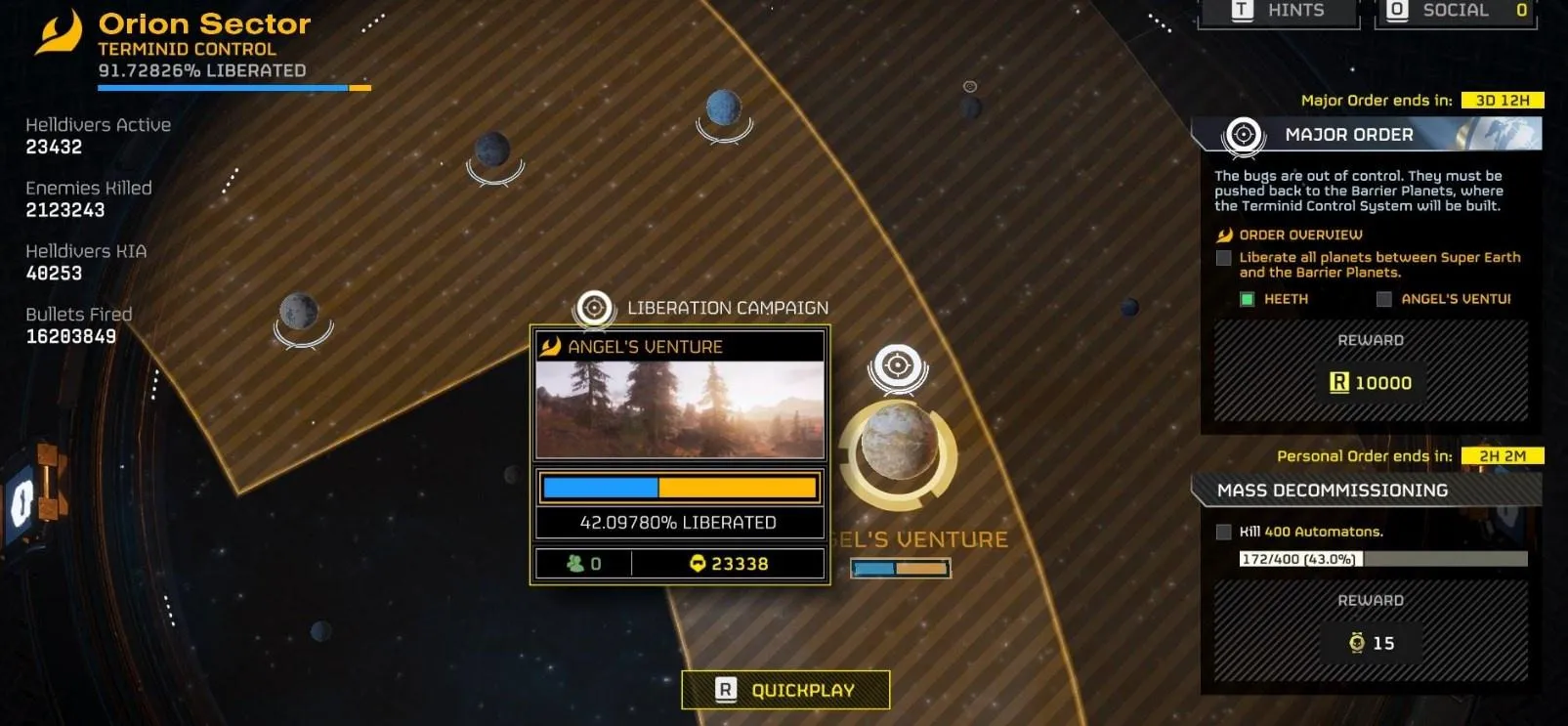Click the Liberation Campaign target icon
The height and width of the screenshot is (726, 1568).
[x=594, y=308]
